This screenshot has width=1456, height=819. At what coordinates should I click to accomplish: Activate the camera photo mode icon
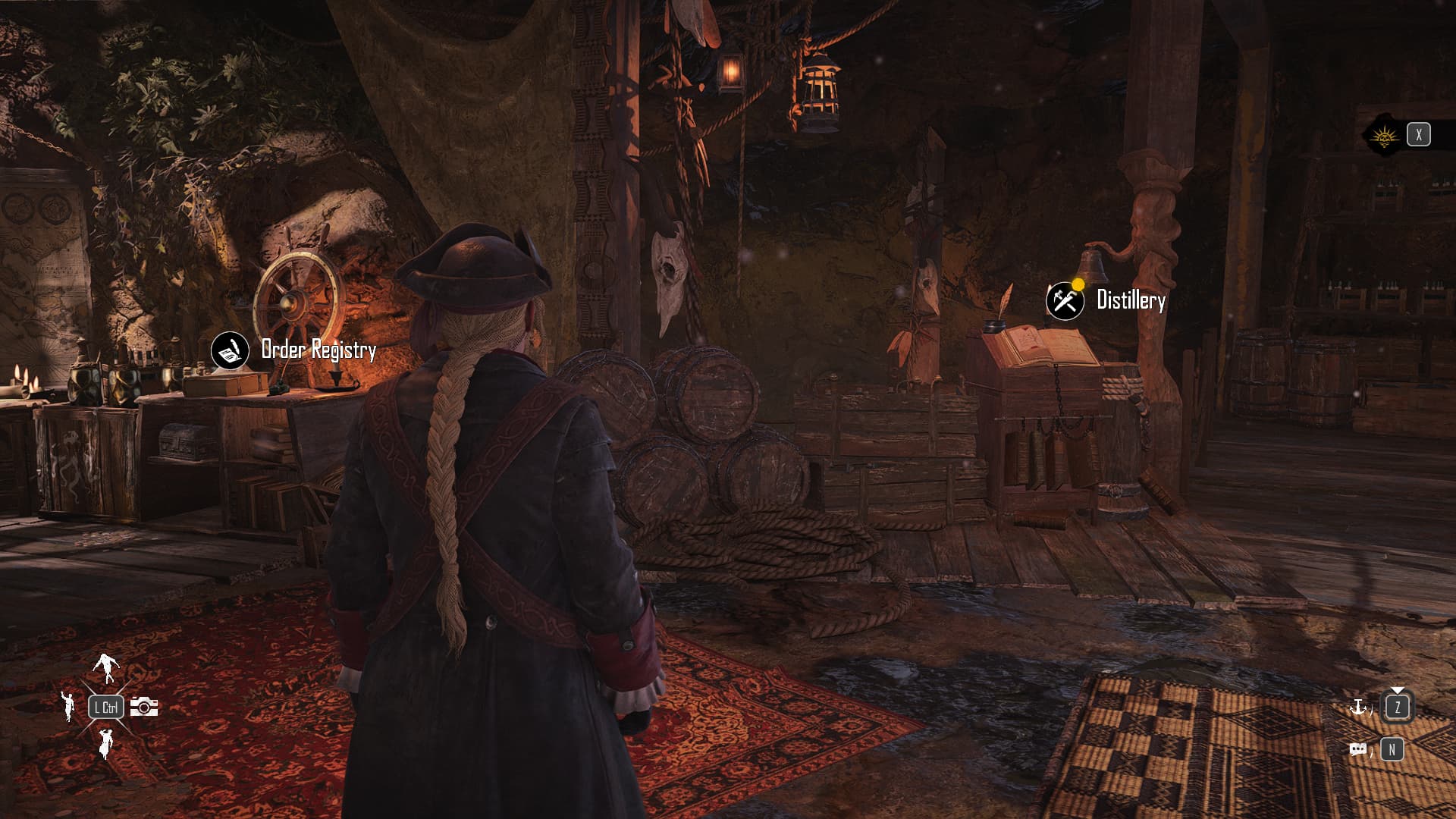[144, 707]
